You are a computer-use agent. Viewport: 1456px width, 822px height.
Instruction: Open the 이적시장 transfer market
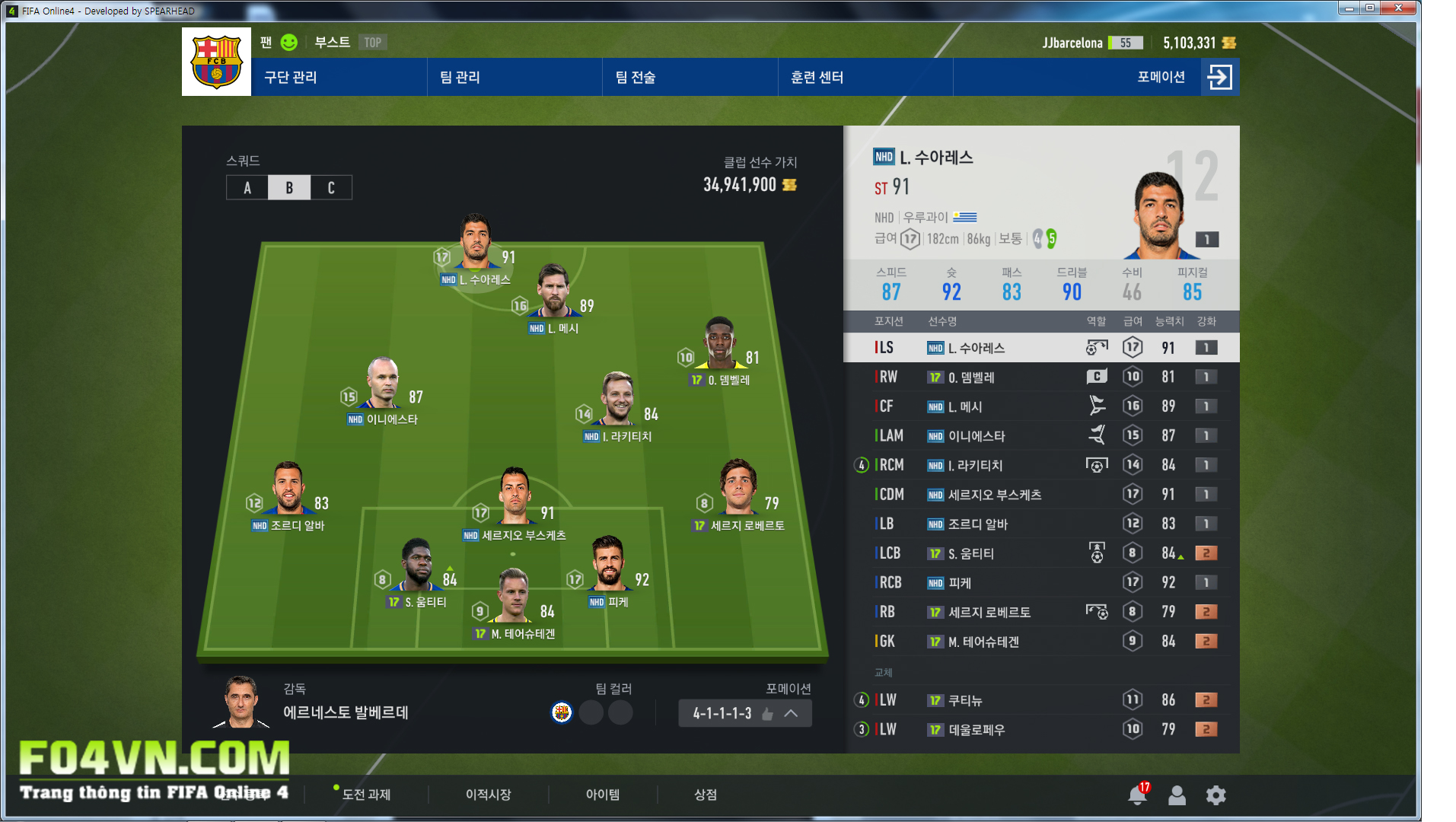click(x=488, y=795)
